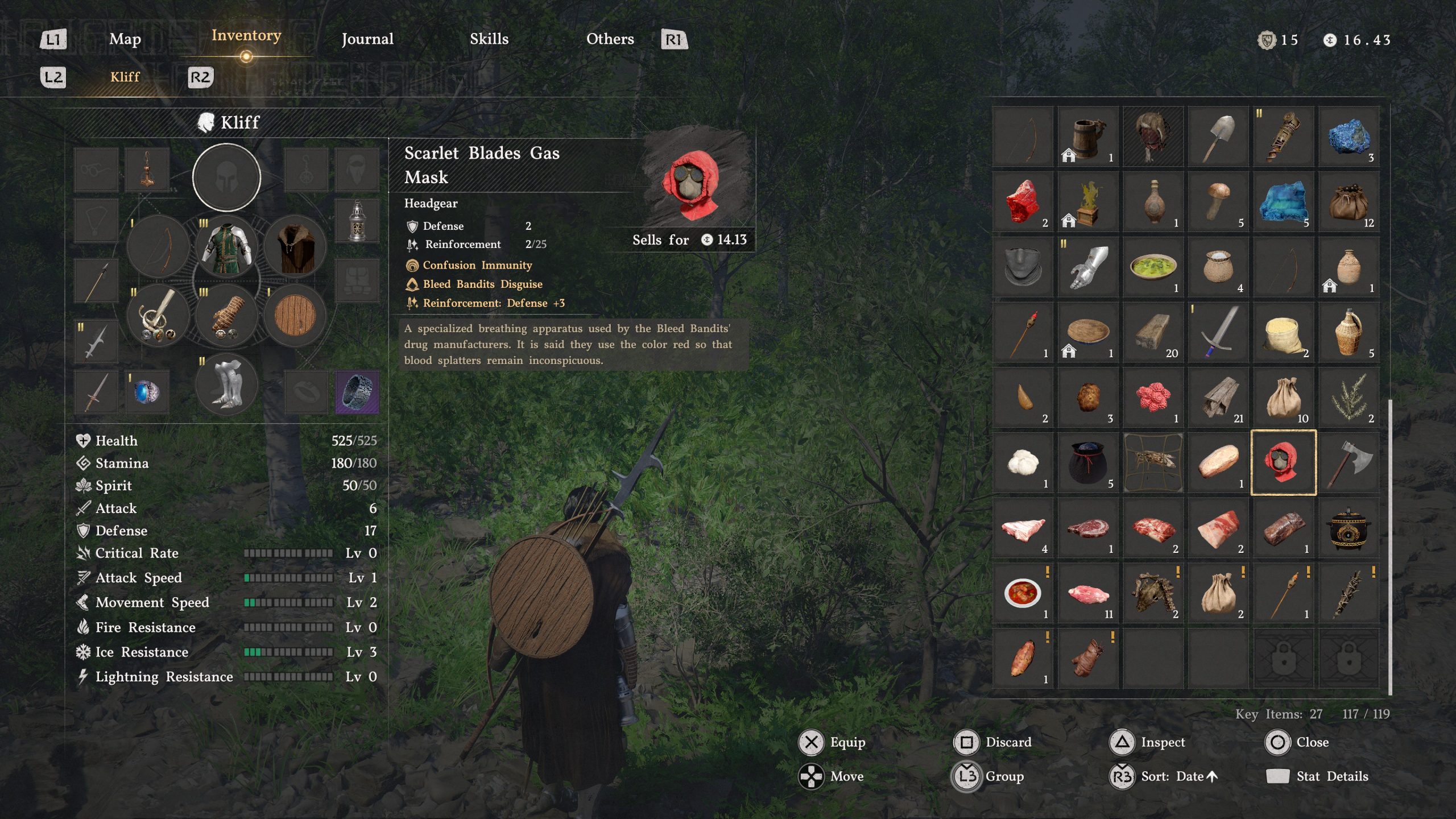This screenshot has width=1456, height=819.
Task: Open the Skills tab
Action: click(489, 40)
